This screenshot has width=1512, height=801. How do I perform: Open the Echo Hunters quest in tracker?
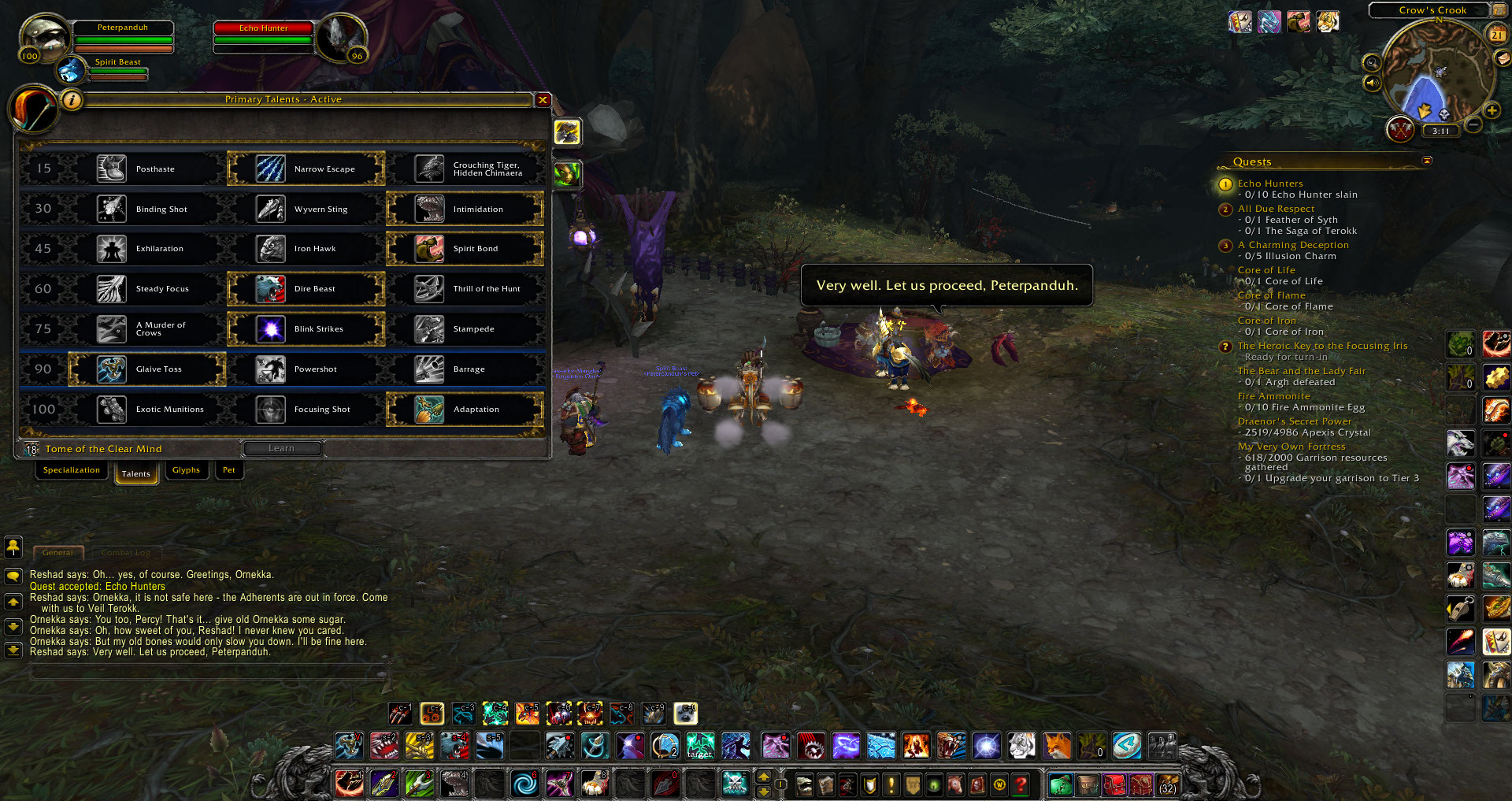(x=1269, y=184)
